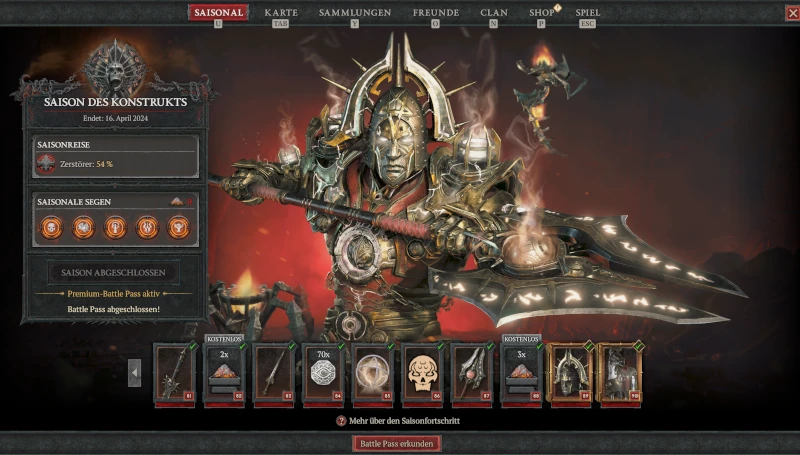The height and width of the screenshot is (455, 800).
Task: Open the Shop tab
Action: [542, 13]
